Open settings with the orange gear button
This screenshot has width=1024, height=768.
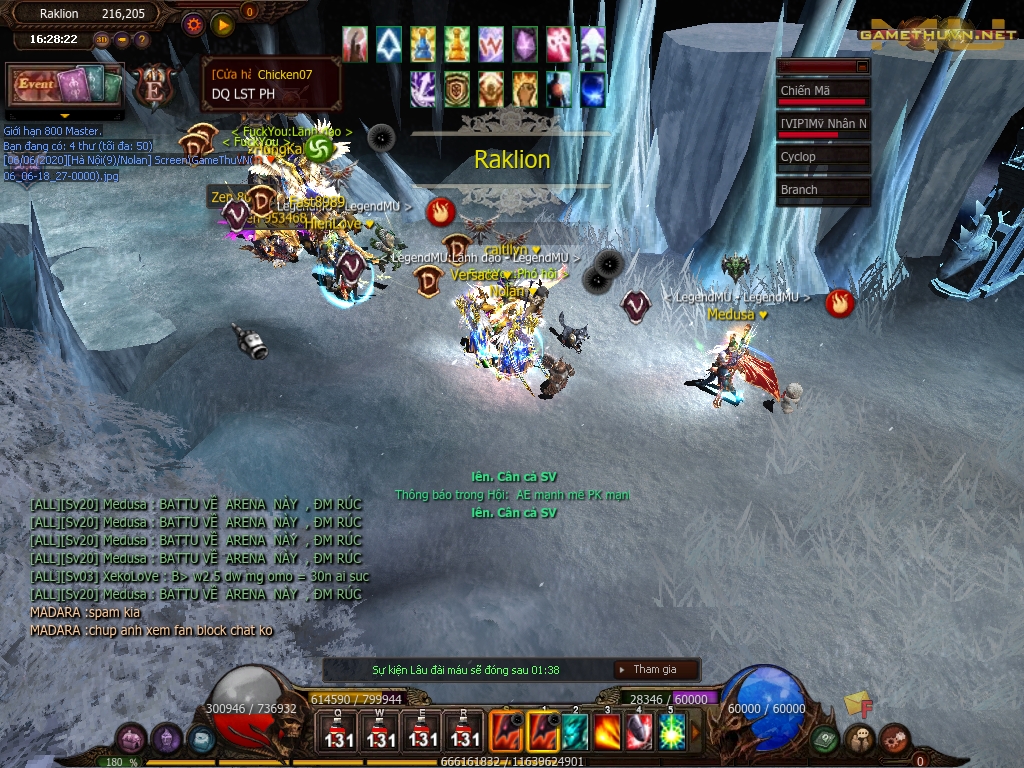194,23
